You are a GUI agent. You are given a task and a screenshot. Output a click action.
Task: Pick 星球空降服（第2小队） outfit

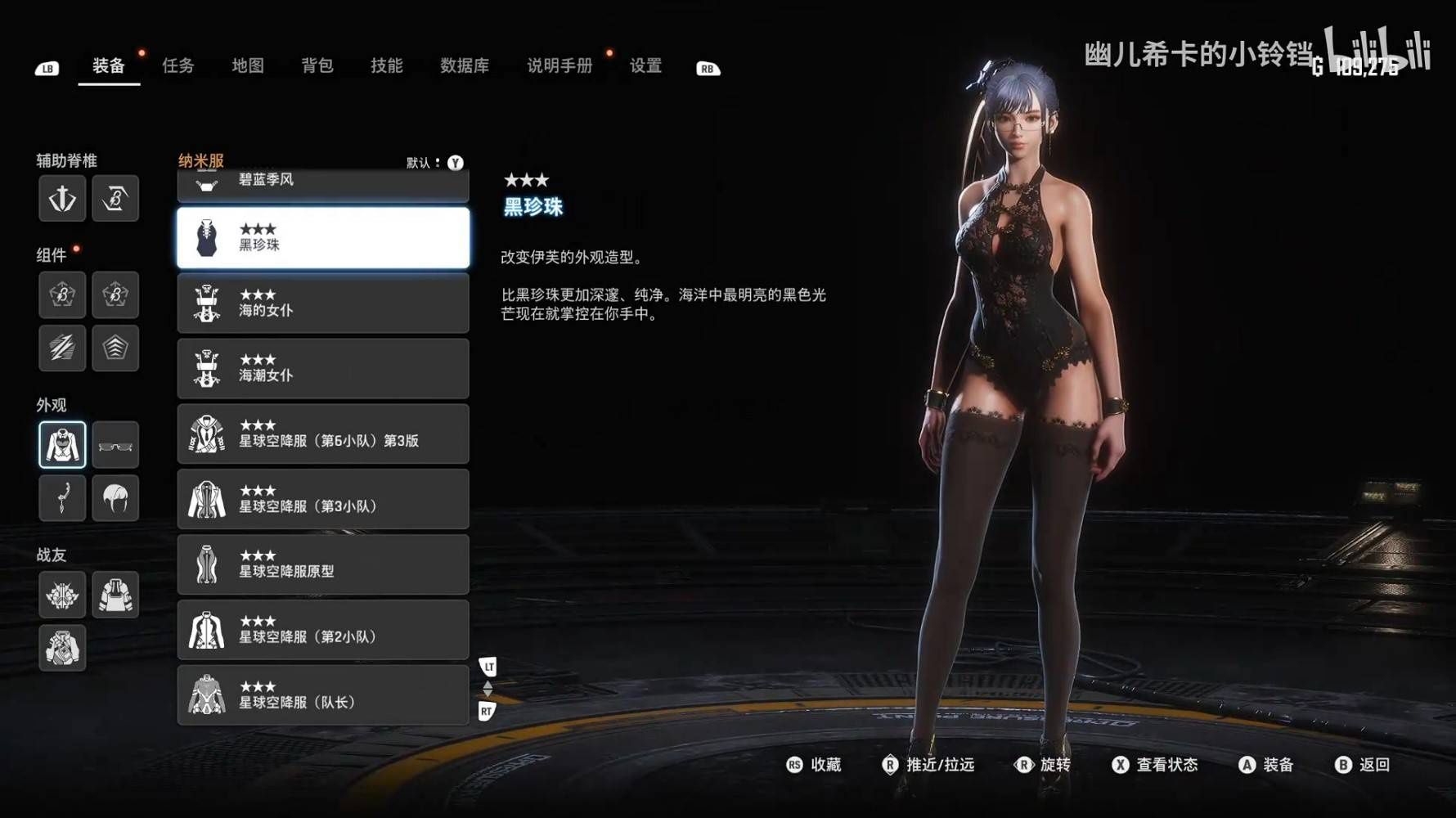click(x=323, y=631)
